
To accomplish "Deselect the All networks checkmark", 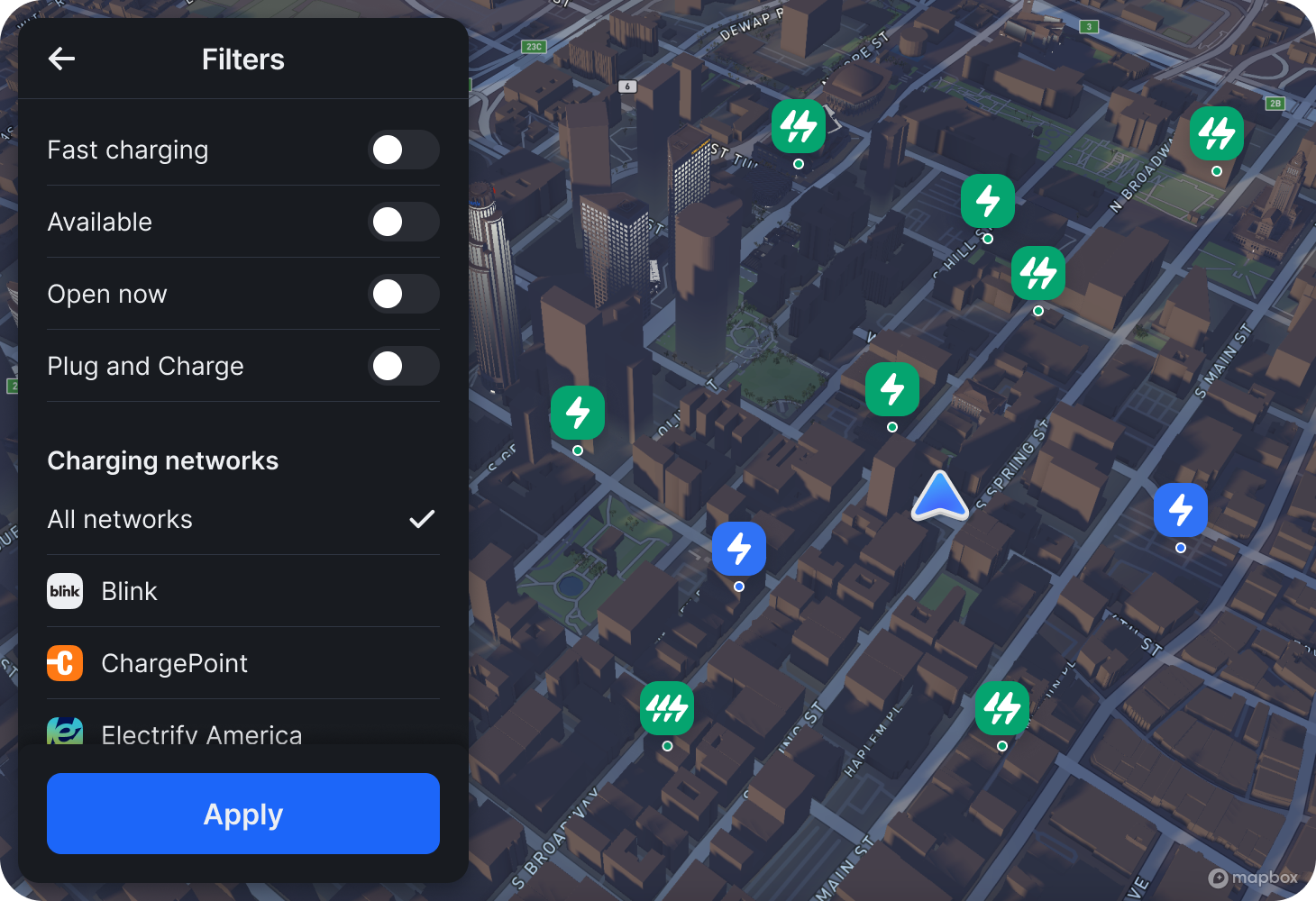I will [421, 519].
